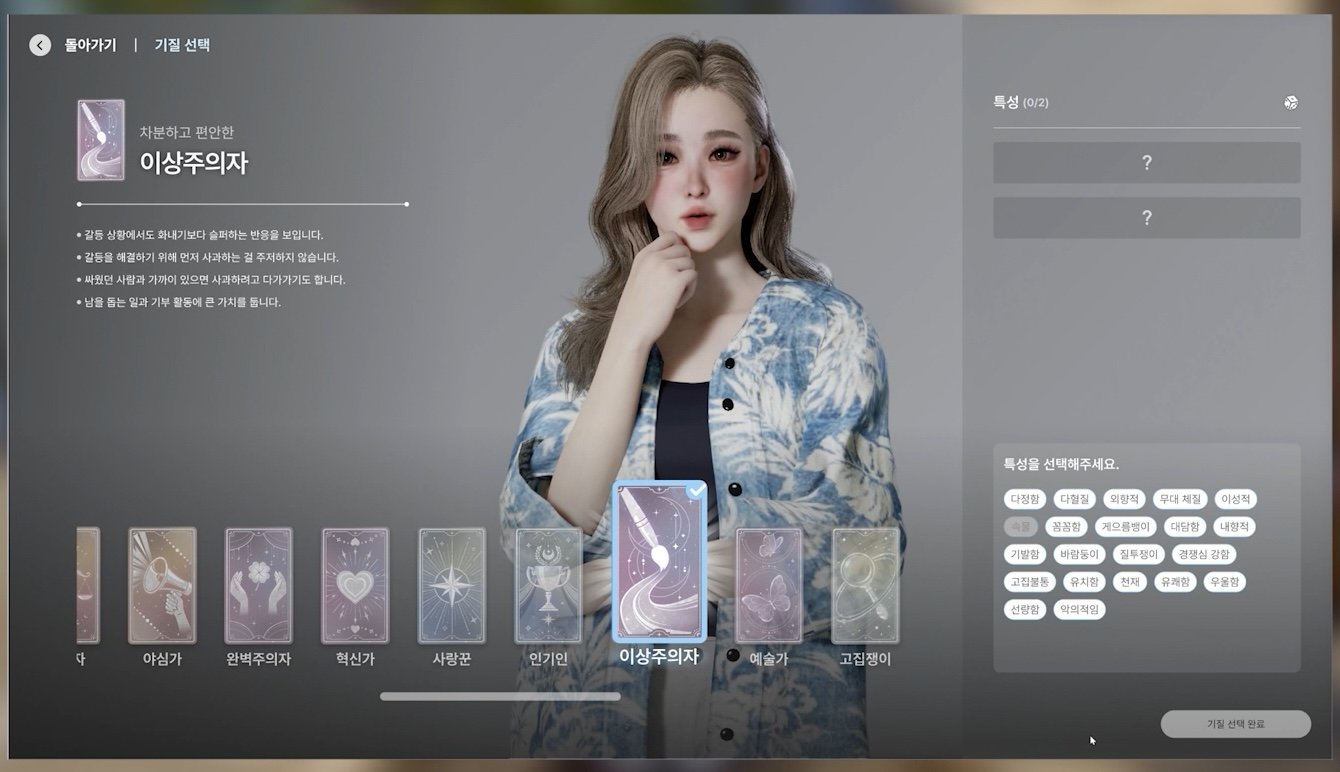Screen dimensions: 1340x772
Task: Pick the 혁신가 heart card
Action: (354, 585)
